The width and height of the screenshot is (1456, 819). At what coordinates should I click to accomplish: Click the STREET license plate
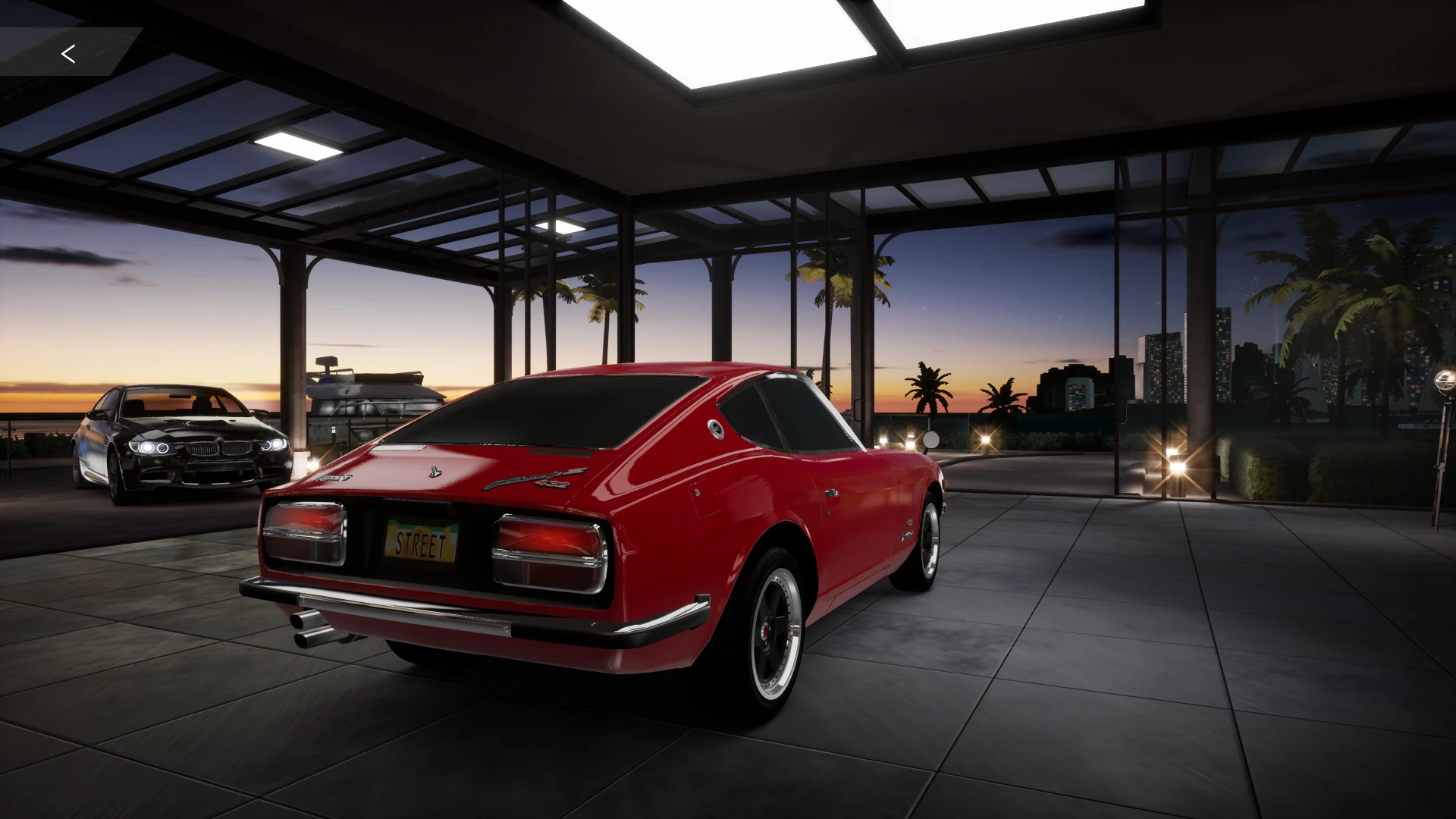(422, 540)
